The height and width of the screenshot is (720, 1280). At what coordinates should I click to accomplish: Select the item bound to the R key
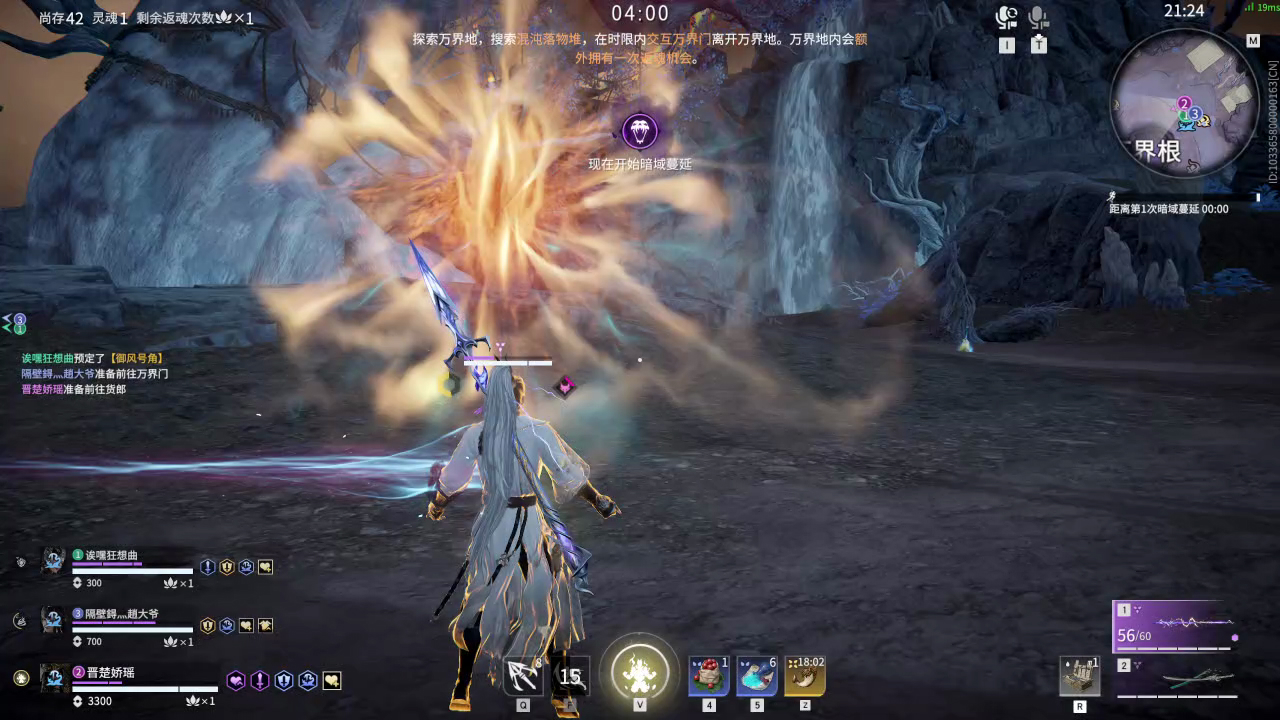click(x=1082, y=675)
